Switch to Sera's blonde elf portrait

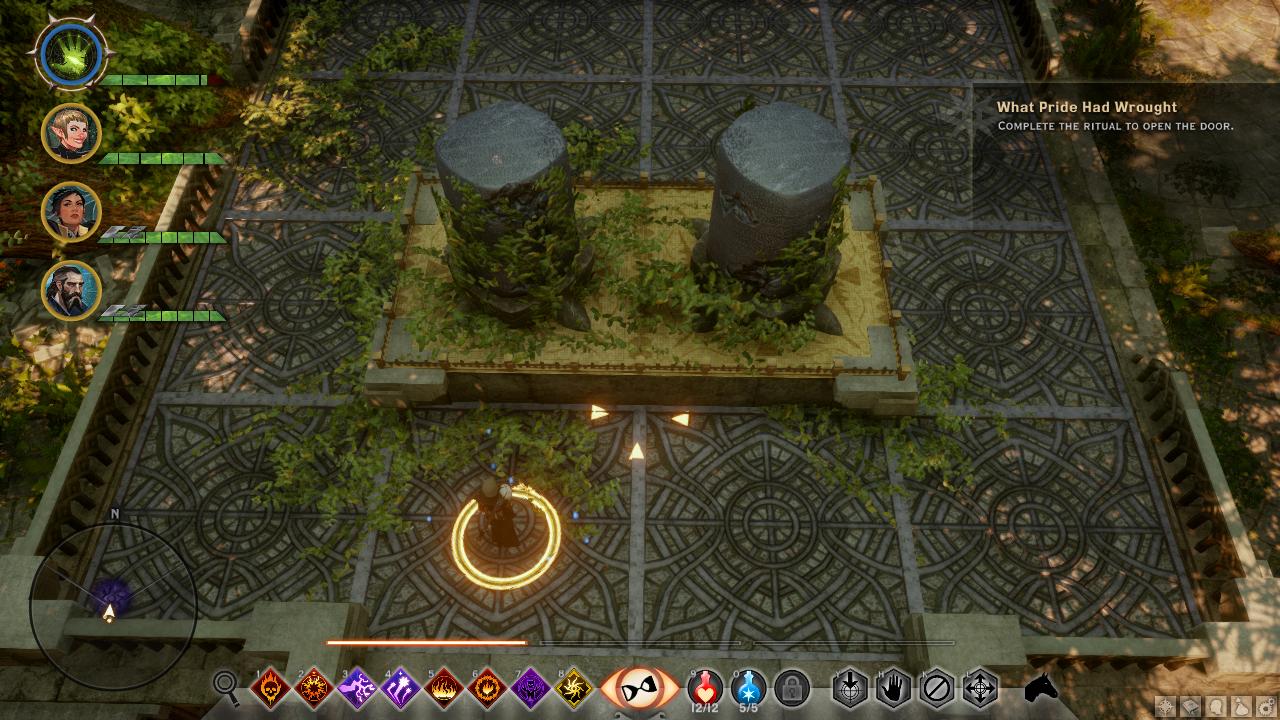click(x=71, y=132)
